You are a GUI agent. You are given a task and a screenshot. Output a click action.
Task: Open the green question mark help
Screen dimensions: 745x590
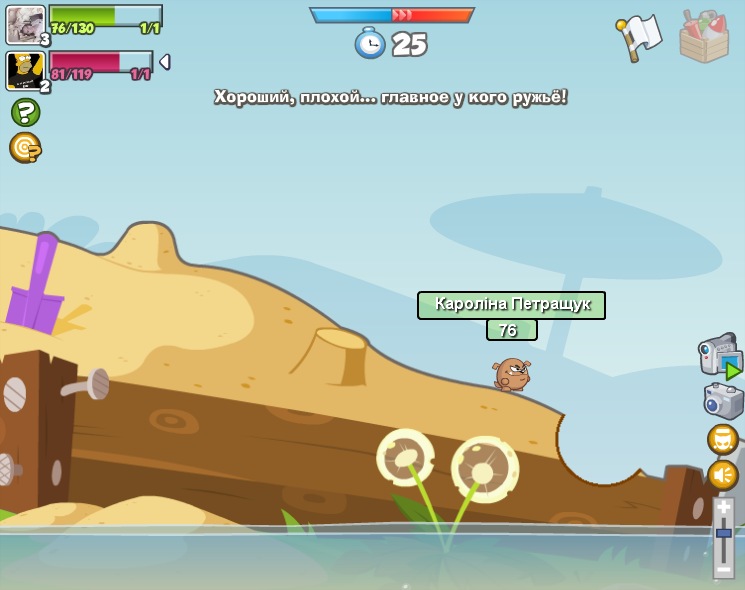(x=25, y=112)
